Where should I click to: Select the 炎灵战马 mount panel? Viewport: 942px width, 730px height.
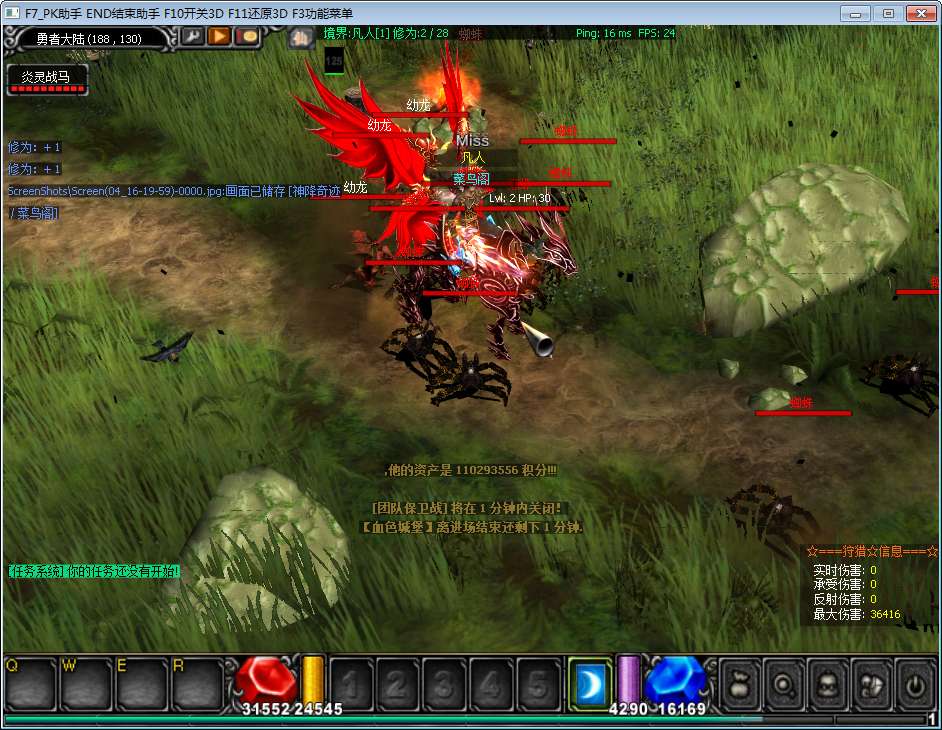(47, 79)
